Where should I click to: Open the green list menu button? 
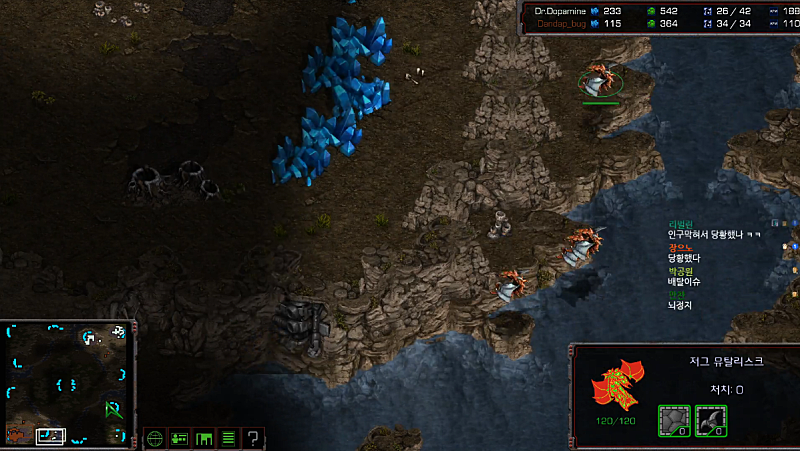pos(228,438)
